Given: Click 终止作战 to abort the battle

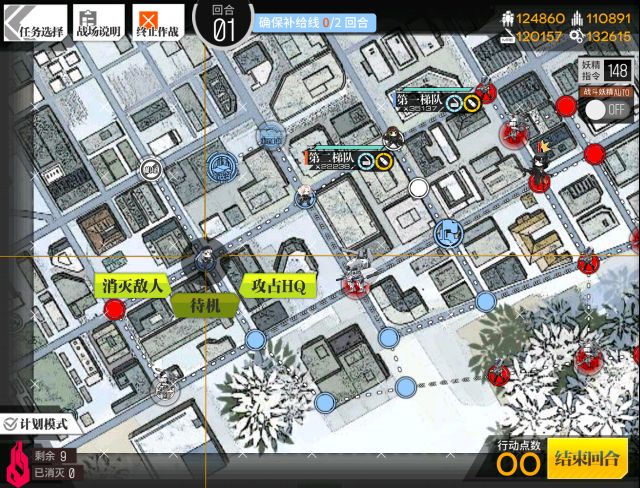Looking at the screenshot, I should 158,24.
